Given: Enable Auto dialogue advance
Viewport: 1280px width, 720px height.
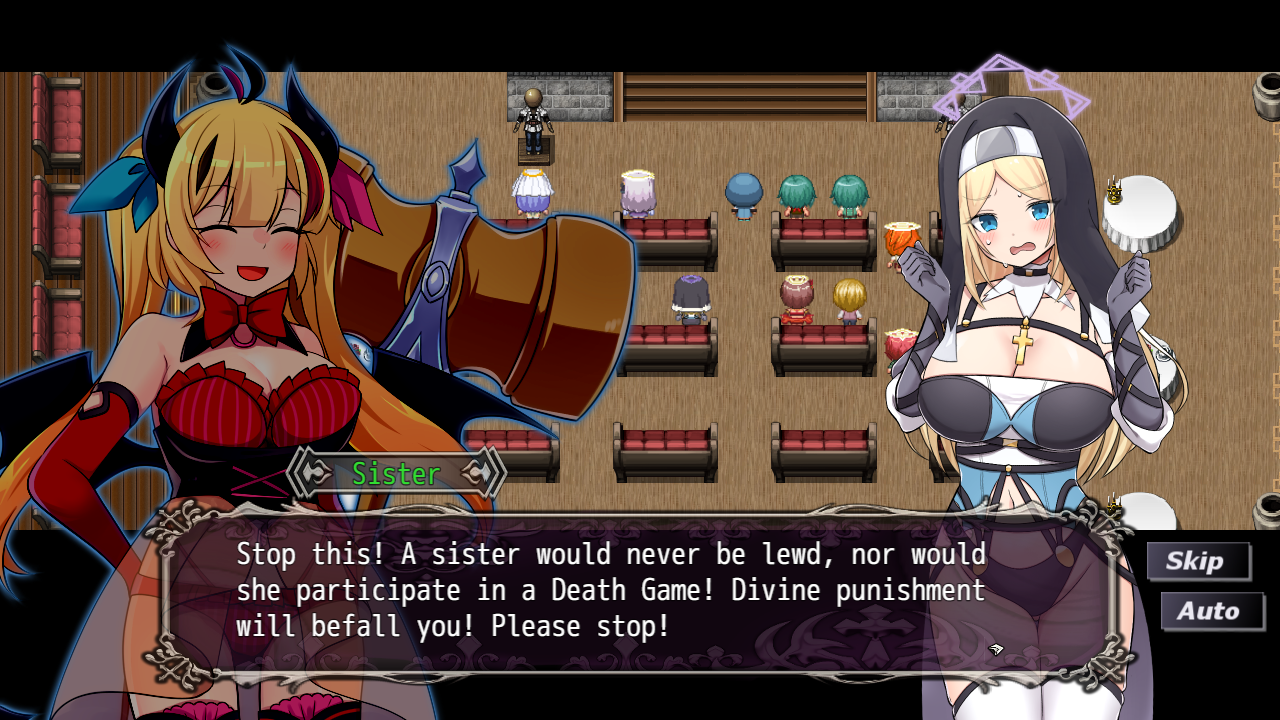Looking at the screenshot, I should pyautogui.click(x=1210, y=611).
